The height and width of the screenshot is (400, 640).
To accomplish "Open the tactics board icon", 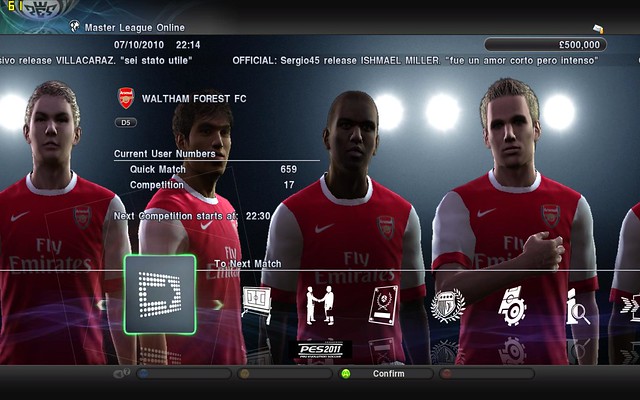I will click(256, 301).
